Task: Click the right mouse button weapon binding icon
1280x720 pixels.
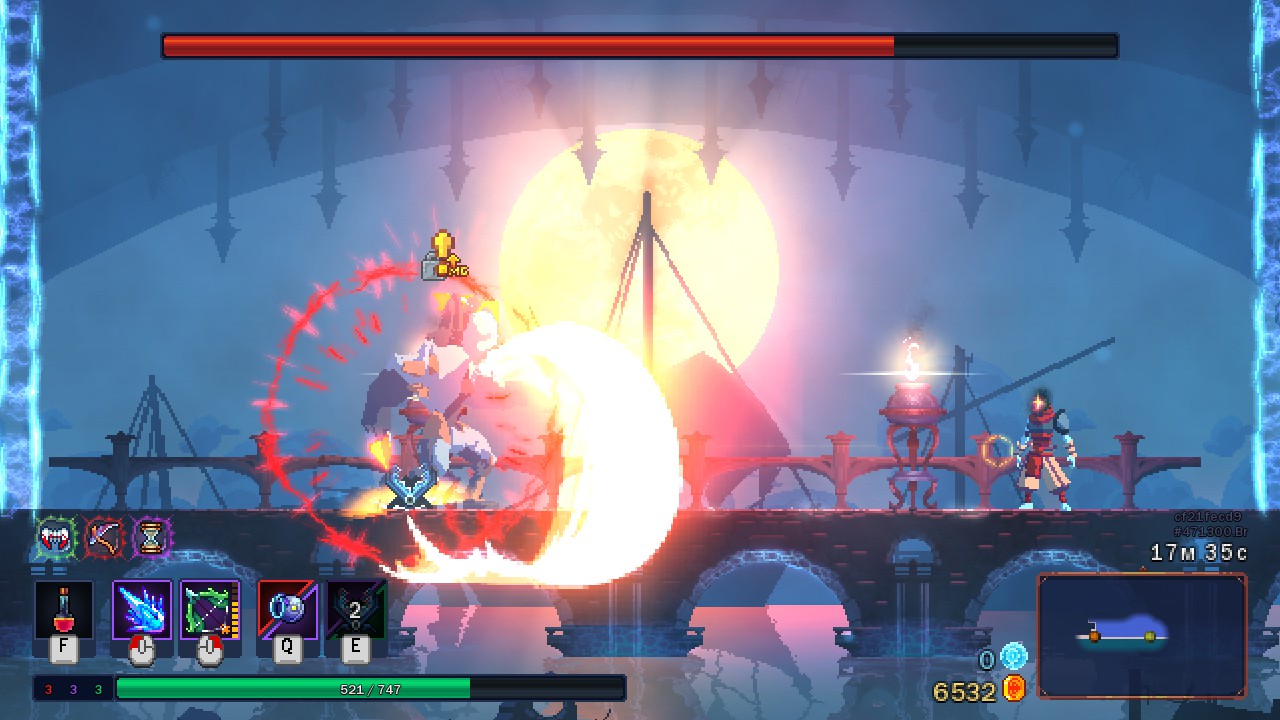Action: [210, 648]
